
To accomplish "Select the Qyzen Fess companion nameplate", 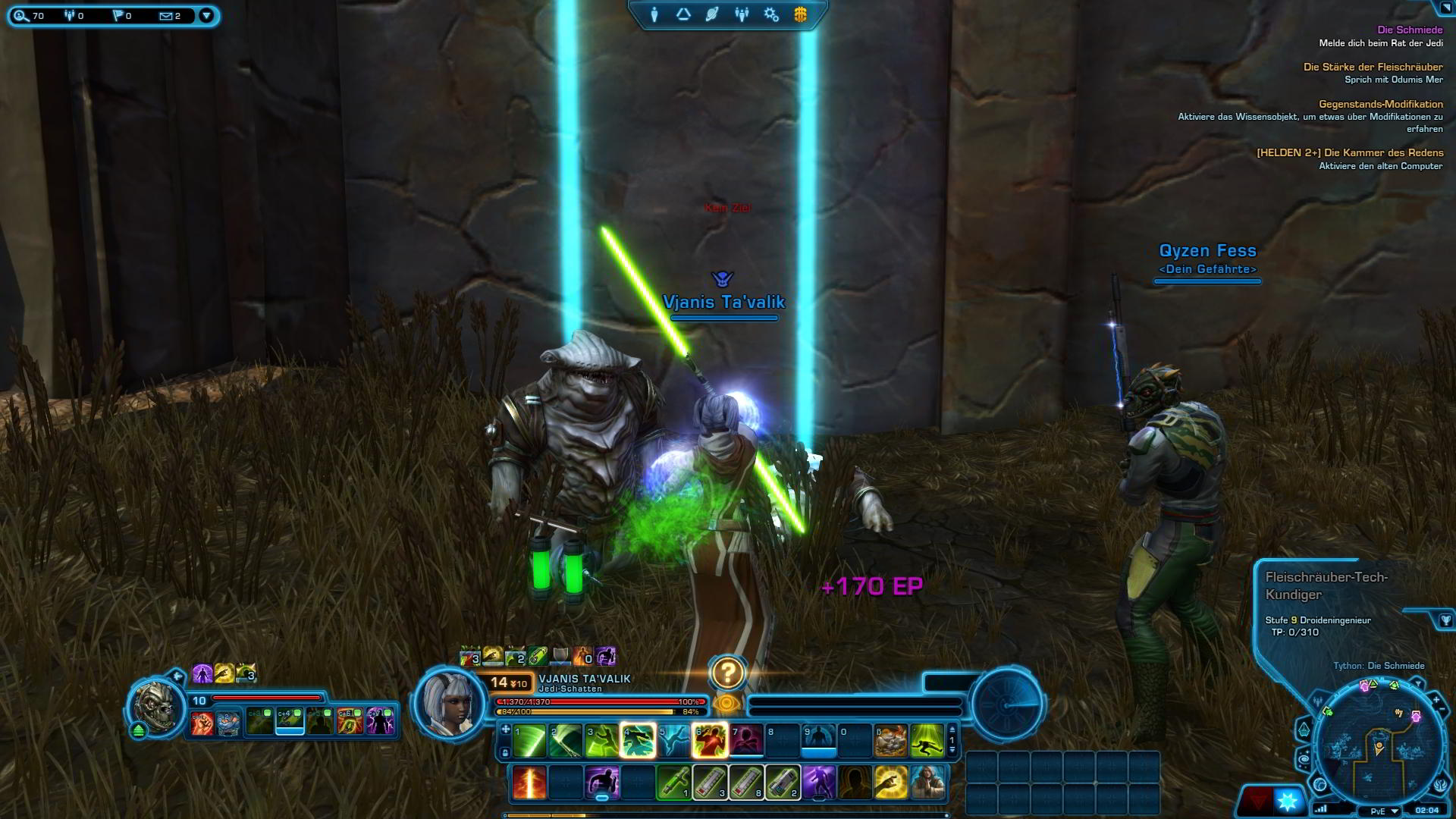I will [x=1209, y=250].
